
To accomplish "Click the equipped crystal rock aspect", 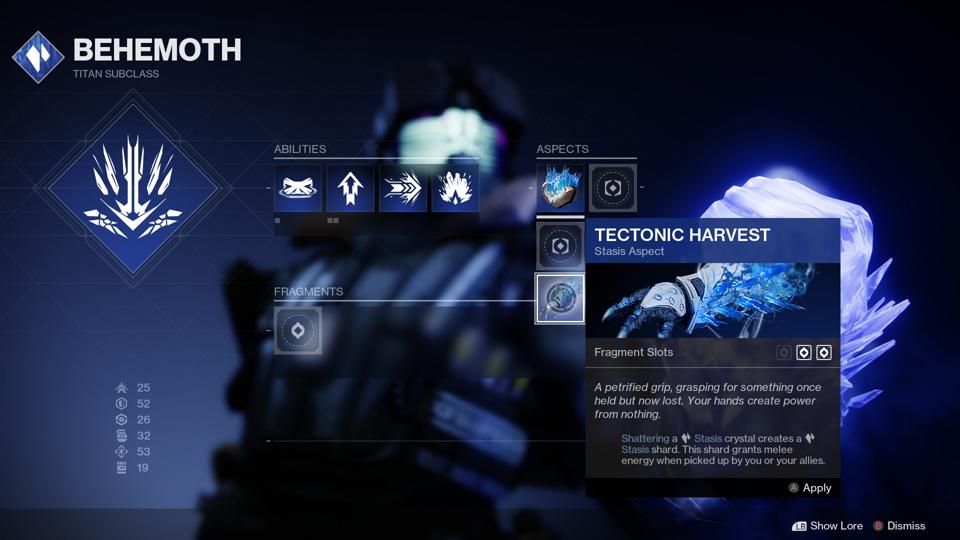I will [560, 188].
